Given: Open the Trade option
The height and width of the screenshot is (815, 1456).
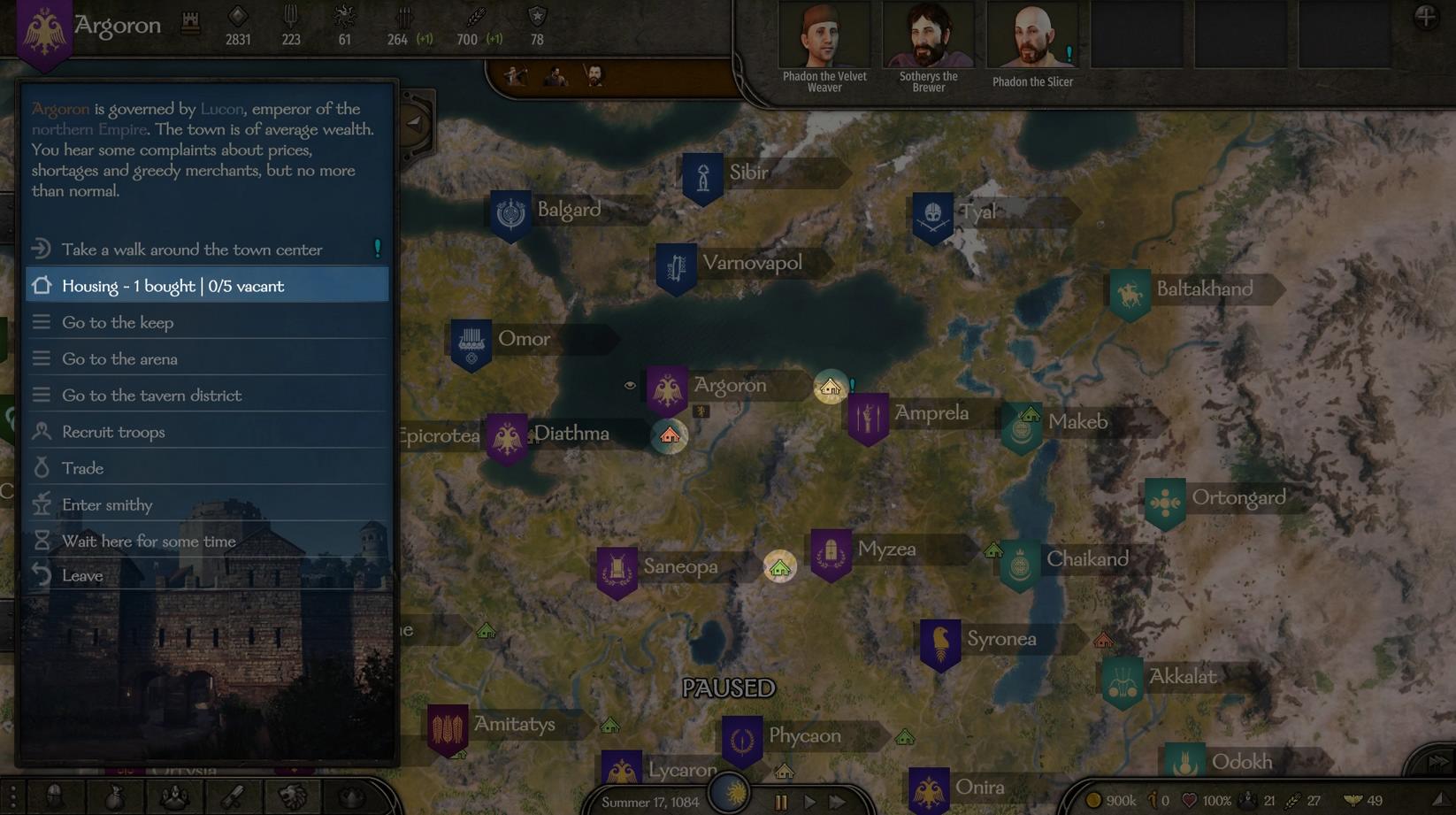Looking at the screenshot, I should coord(82,468).
